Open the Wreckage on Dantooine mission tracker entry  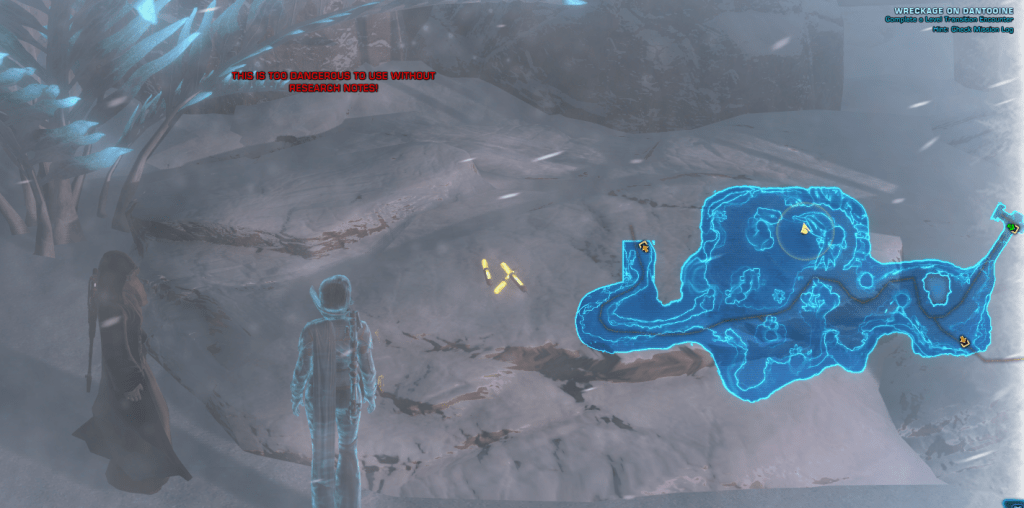[953, 12]
